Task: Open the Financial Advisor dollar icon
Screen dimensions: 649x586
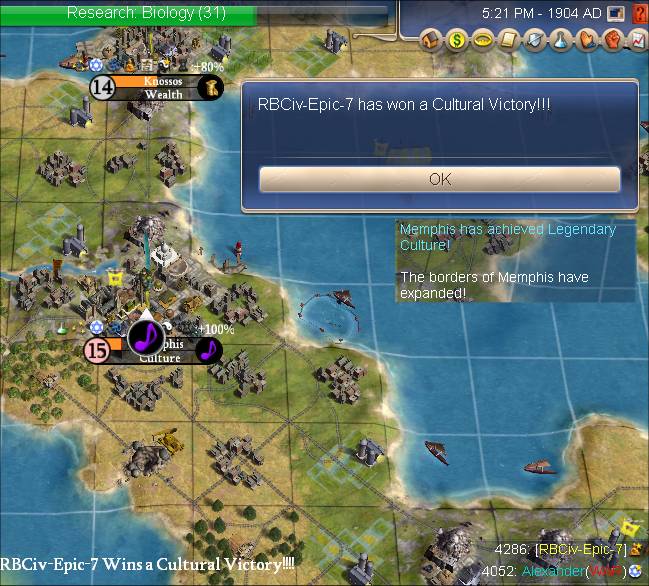Action: point(457,40)
